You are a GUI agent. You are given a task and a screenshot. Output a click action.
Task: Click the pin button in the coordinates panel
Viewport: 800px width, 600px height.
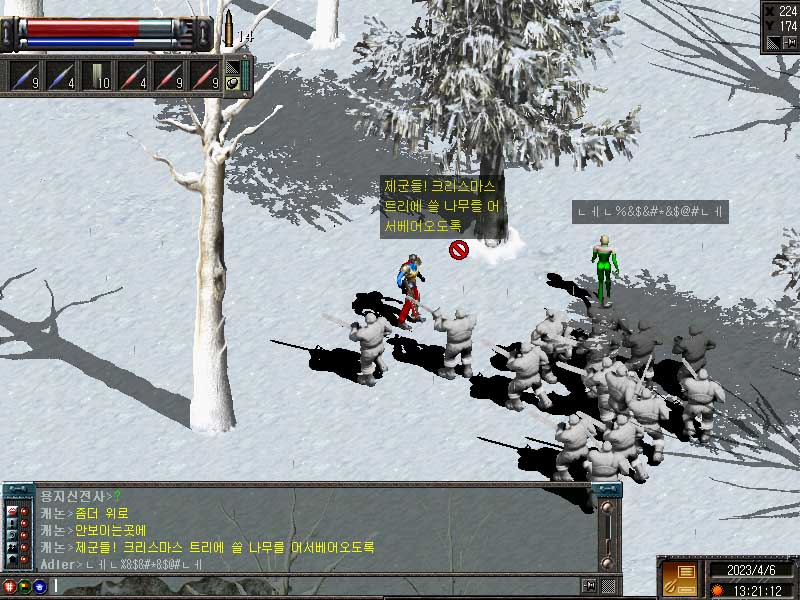click(788, 42)
